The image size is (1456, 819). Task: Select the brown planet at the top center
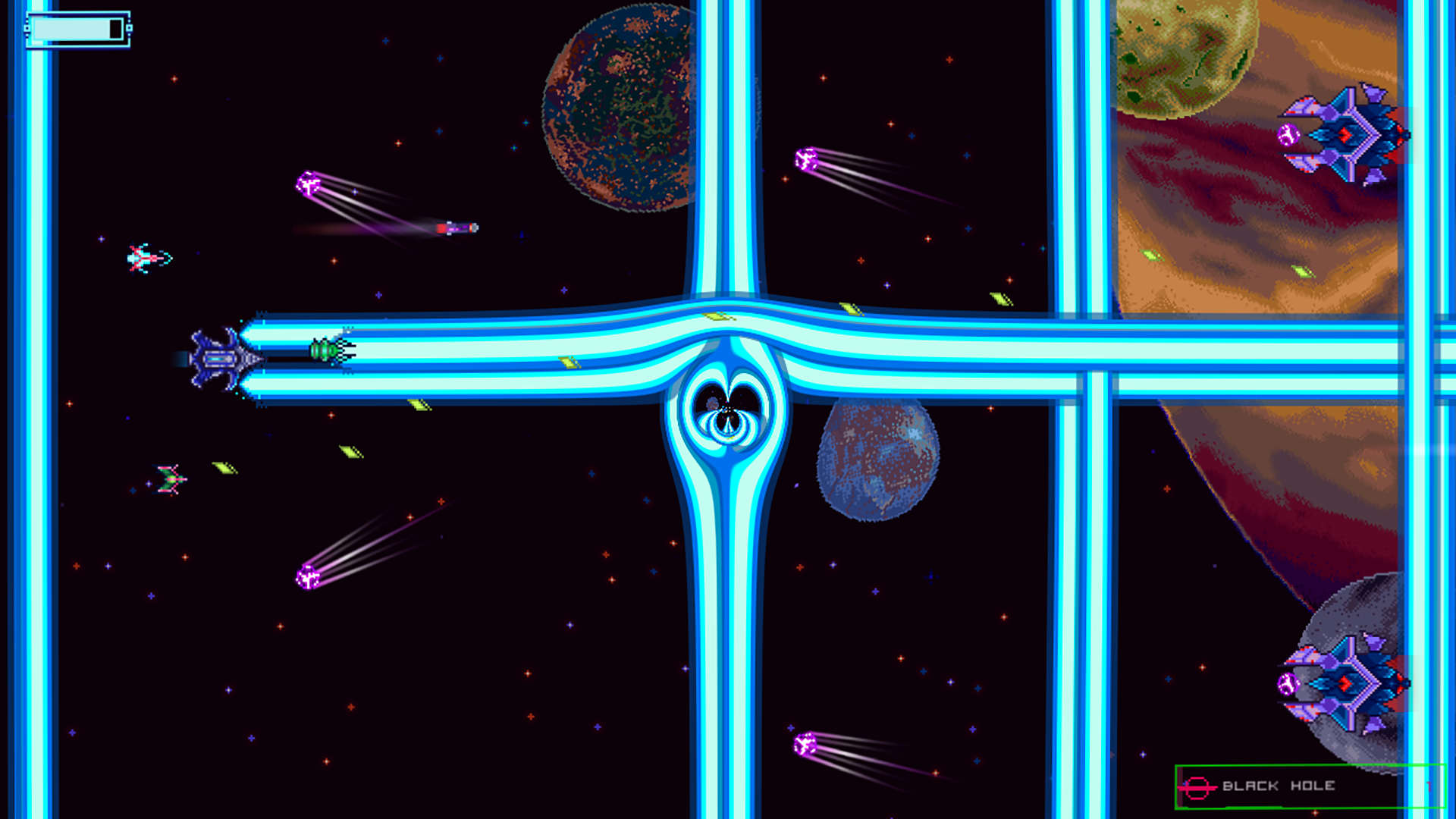pos(622,106)
